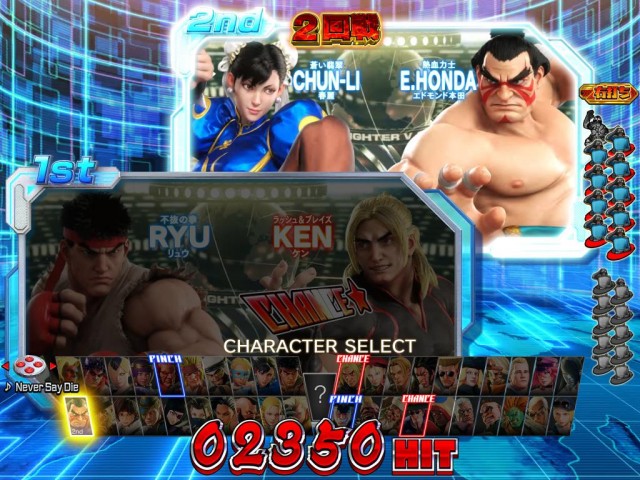Image resolution: width=640 pixels, height=480 pixels.
Task: Choose the question mark random tile
Action: [320, 393]
